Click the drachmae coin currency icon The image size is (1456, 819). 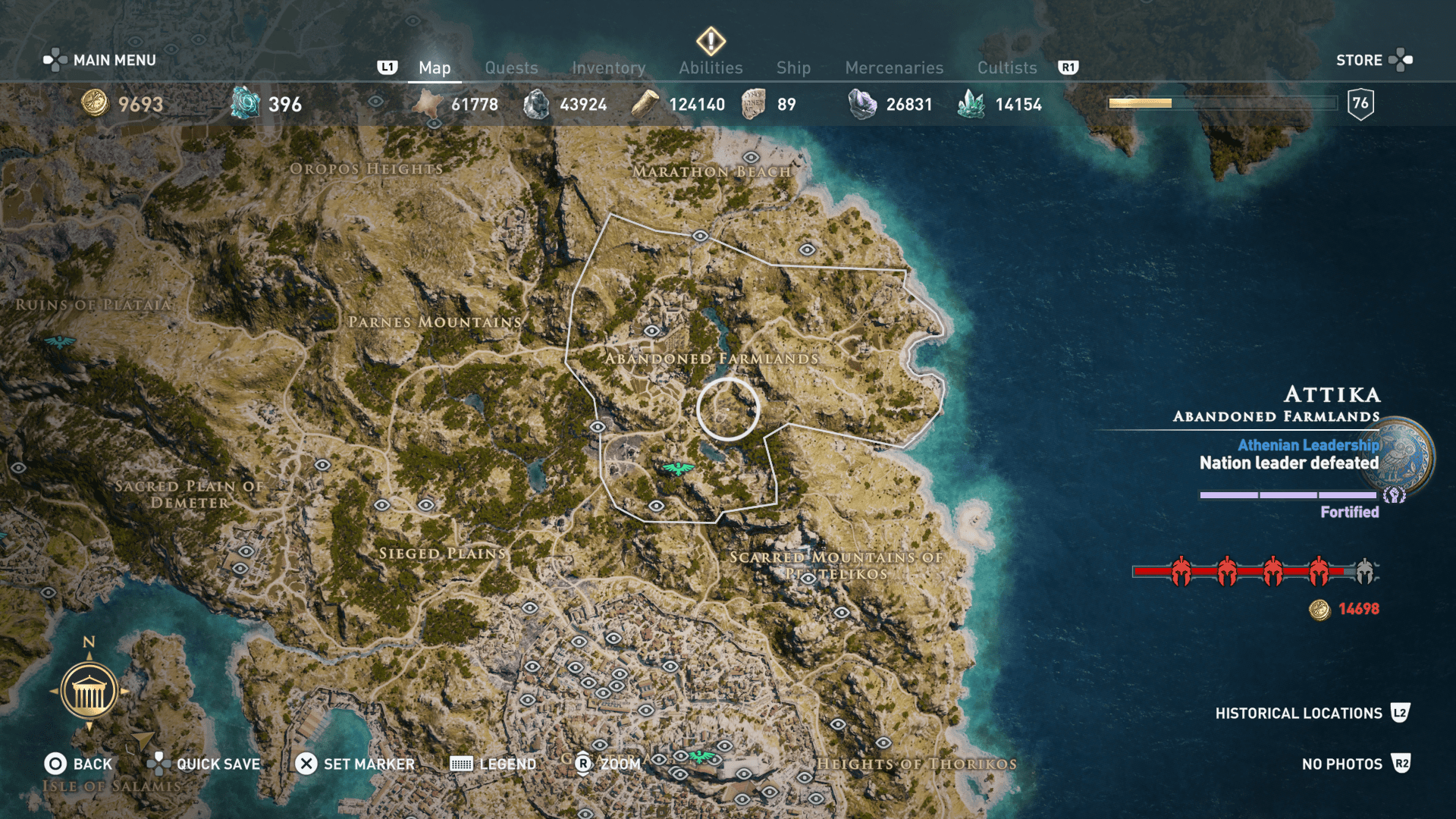point(95,104)
